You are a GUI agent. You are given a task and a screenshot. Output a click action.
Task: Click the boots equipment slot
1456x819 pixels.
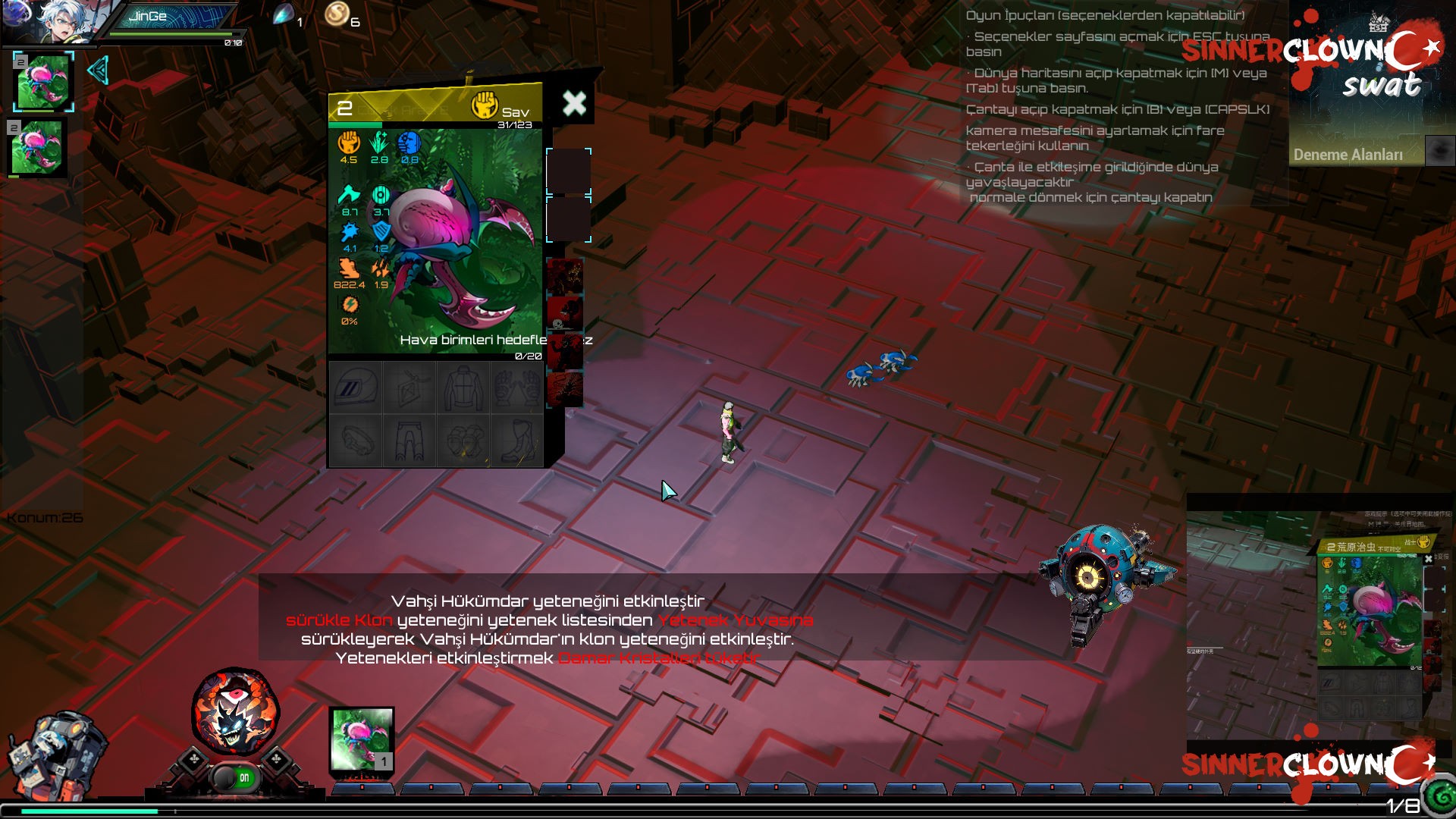516,440
